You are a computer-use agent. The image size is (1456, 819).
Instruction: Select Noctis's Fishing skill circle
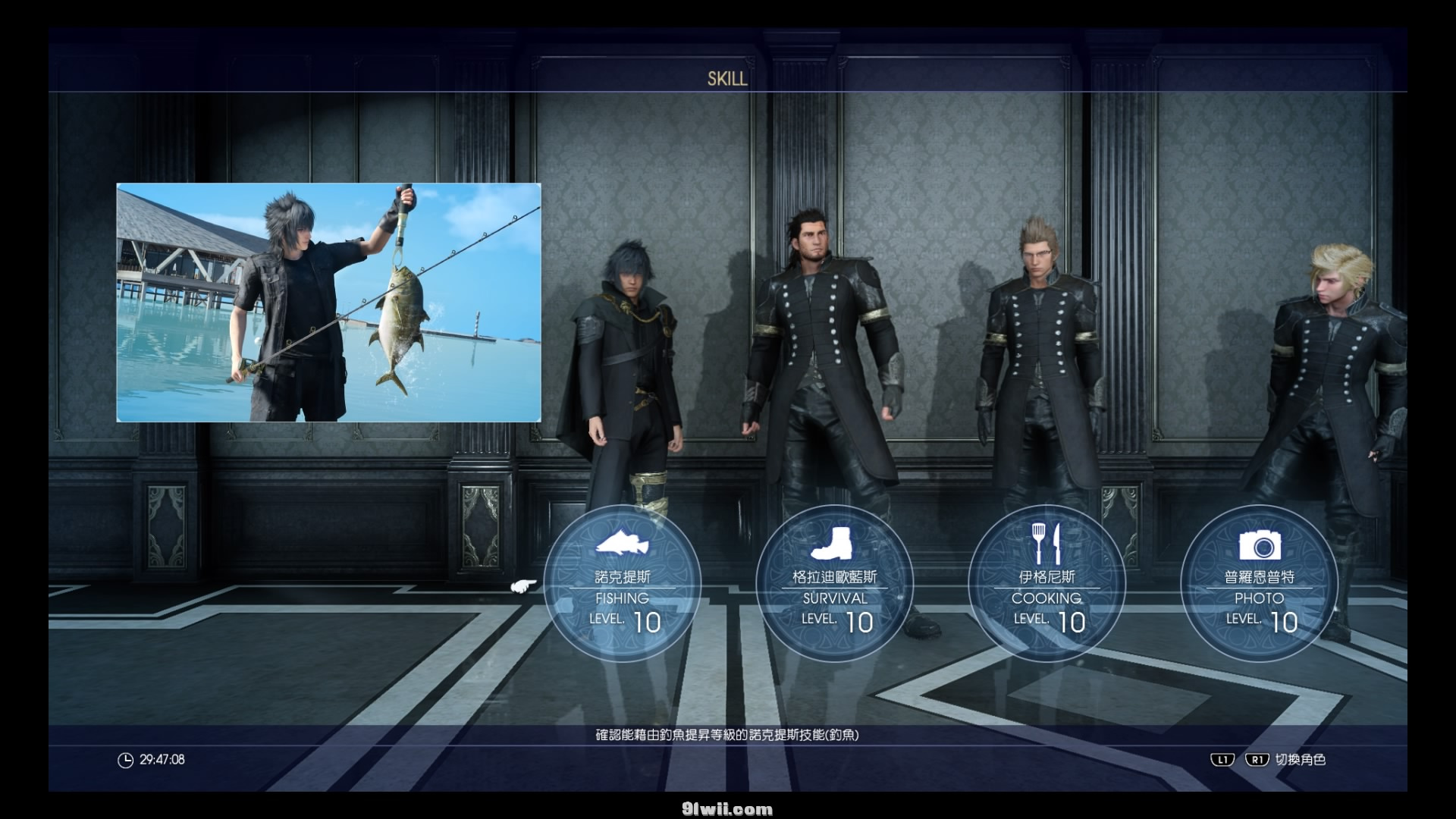point(622,584)
